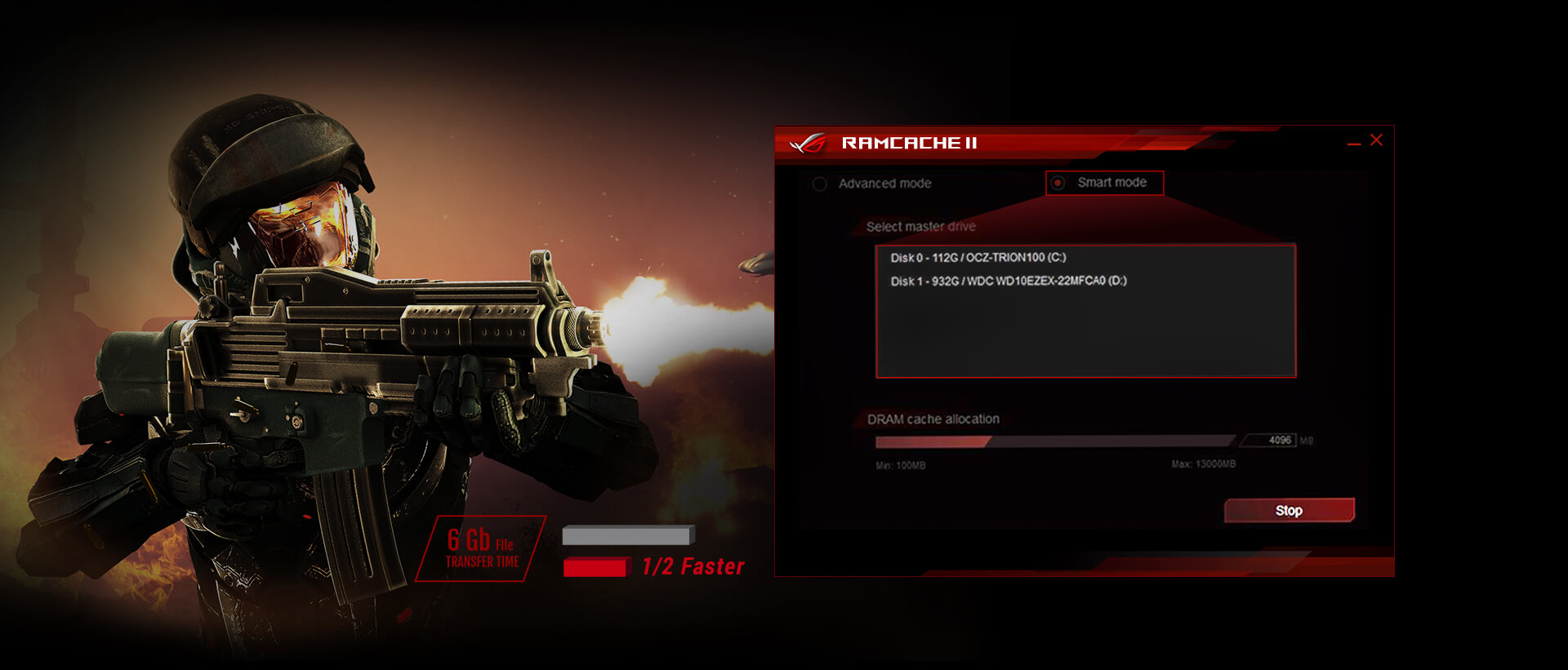
Task: Choose the Smart mode radio option
Action: pos(1058,183)
